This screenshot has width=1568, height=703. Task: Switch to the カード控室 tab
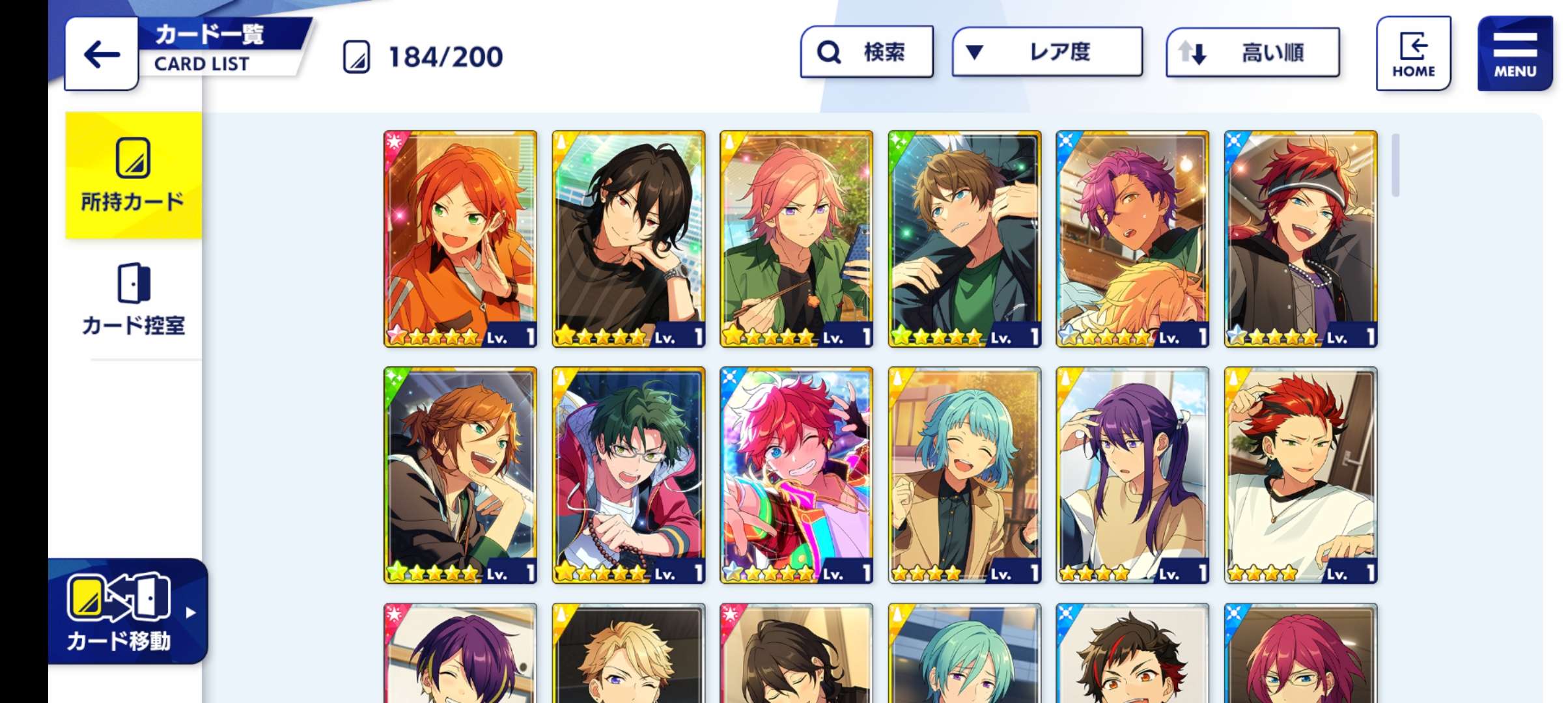click(x=133, y=299)
